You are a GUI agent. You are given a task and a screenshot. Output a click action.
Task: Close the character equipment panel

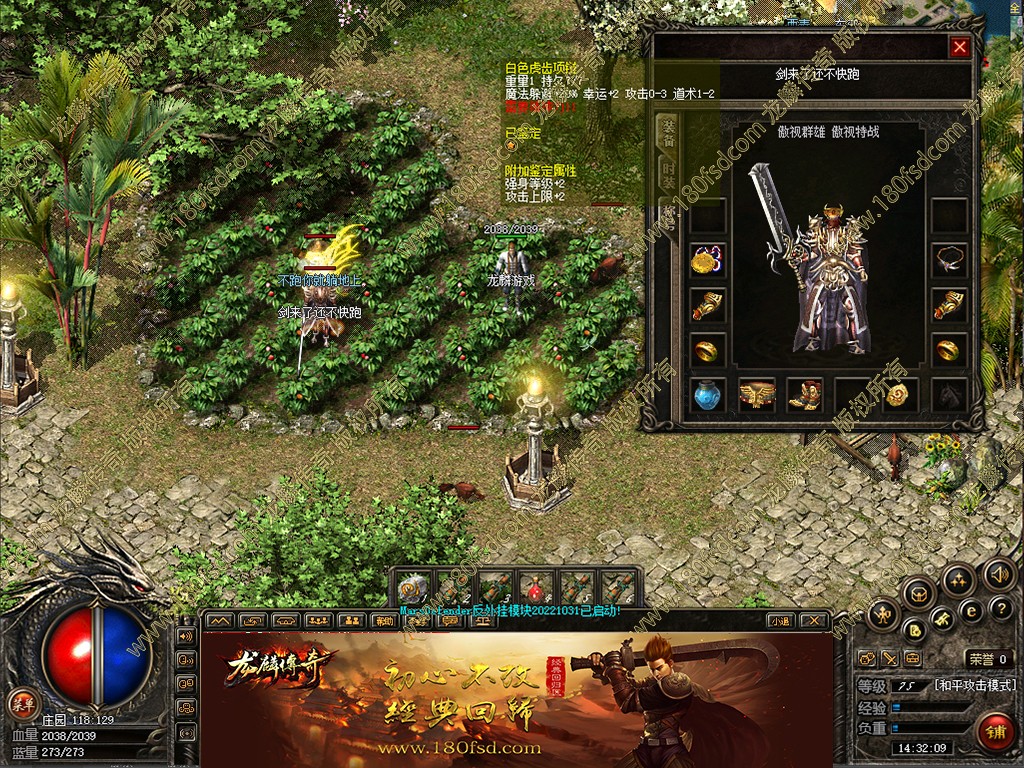[x=960, y=47]
